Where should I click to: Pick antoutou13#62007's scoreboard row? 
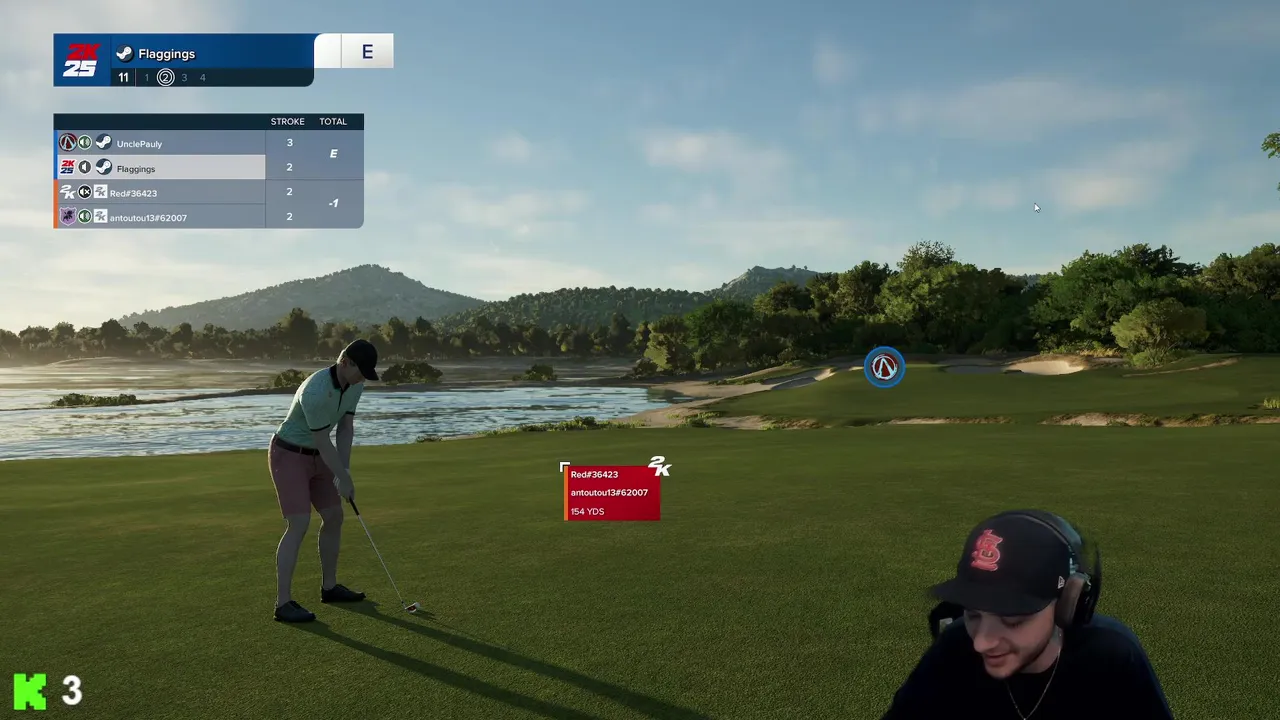[160, 217]
